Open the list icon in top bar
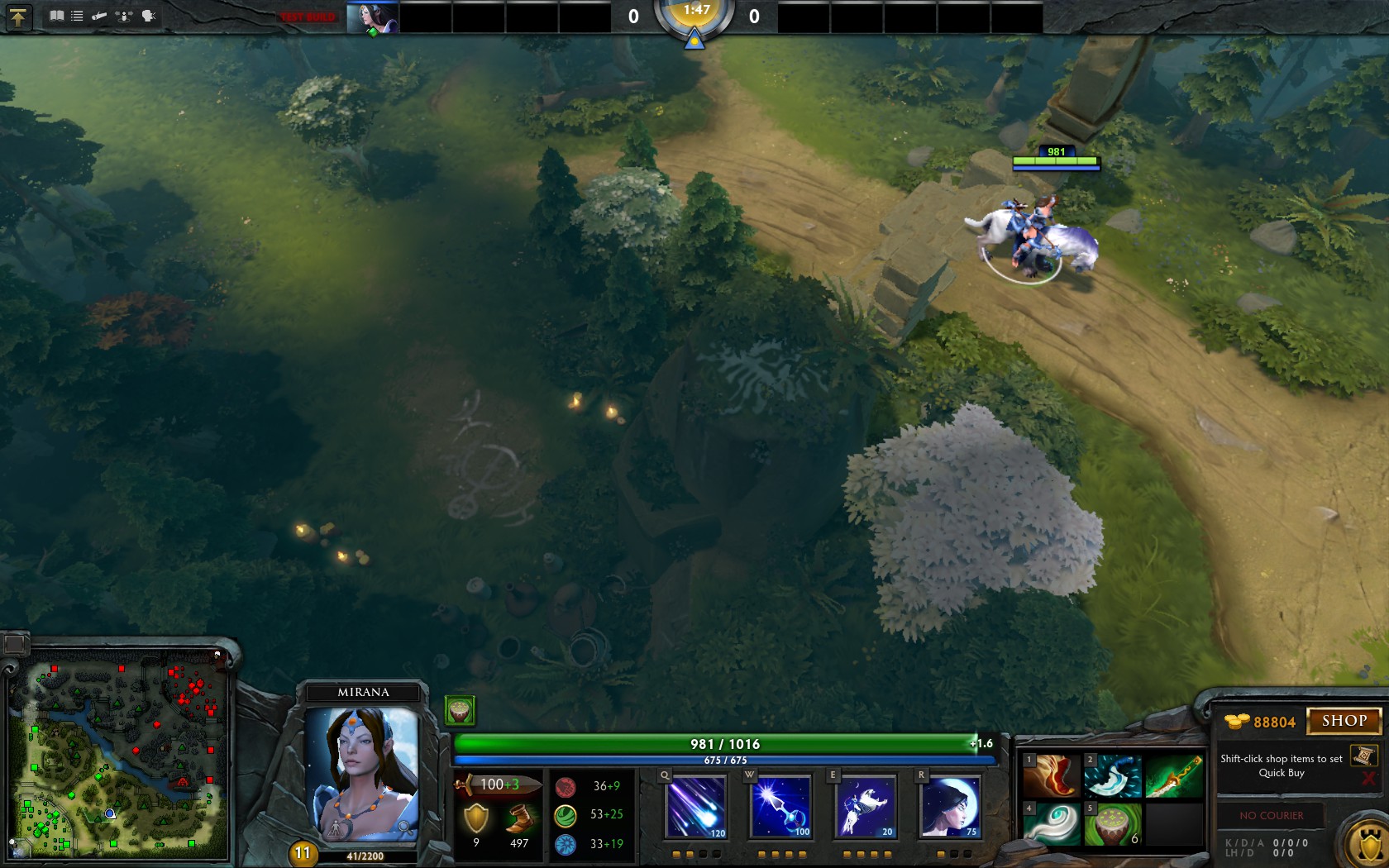Image resolution: width=1389 pixels, height=868 pixels. pyautogui.click(x=77, y=16)
